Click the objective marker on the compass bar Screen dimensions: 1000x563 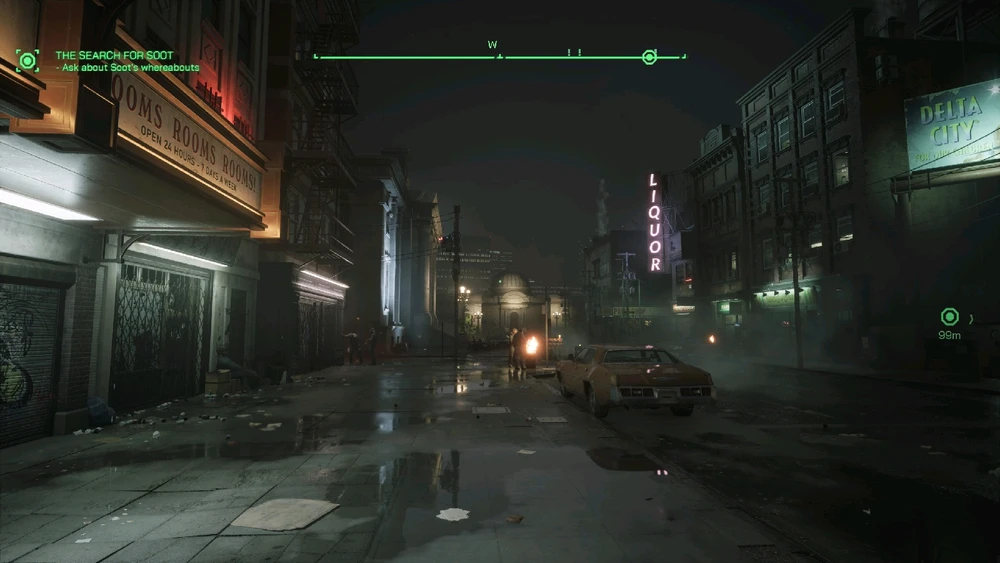click(649, 57)
